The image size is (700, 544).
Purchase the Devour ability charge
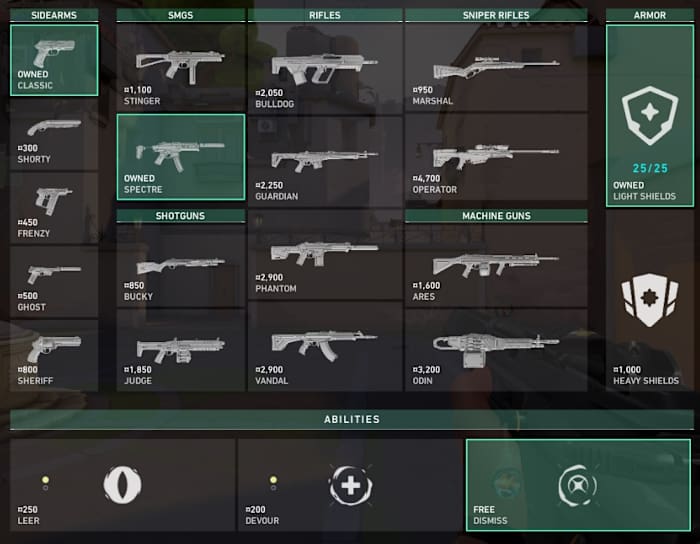point(350,484)
